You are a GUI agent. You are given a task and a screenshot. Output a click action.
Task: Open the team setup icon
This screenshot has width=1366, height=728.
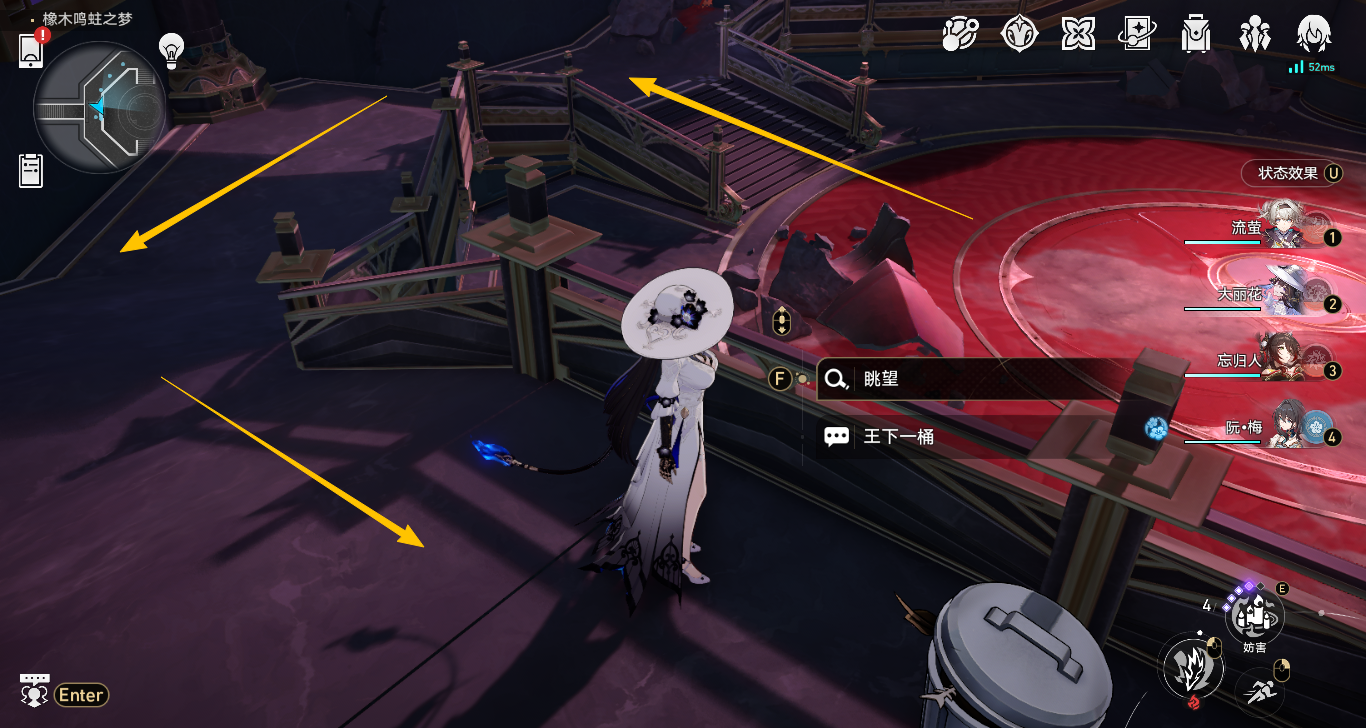tap(1252, 35)
